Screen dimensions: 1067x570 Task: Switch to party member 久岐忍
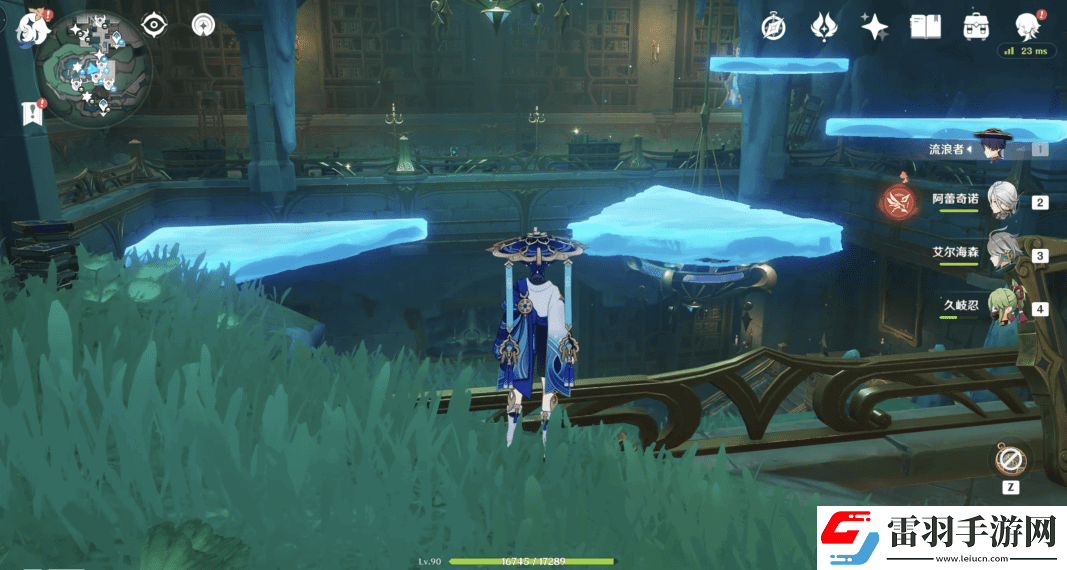click(1002, 306)
